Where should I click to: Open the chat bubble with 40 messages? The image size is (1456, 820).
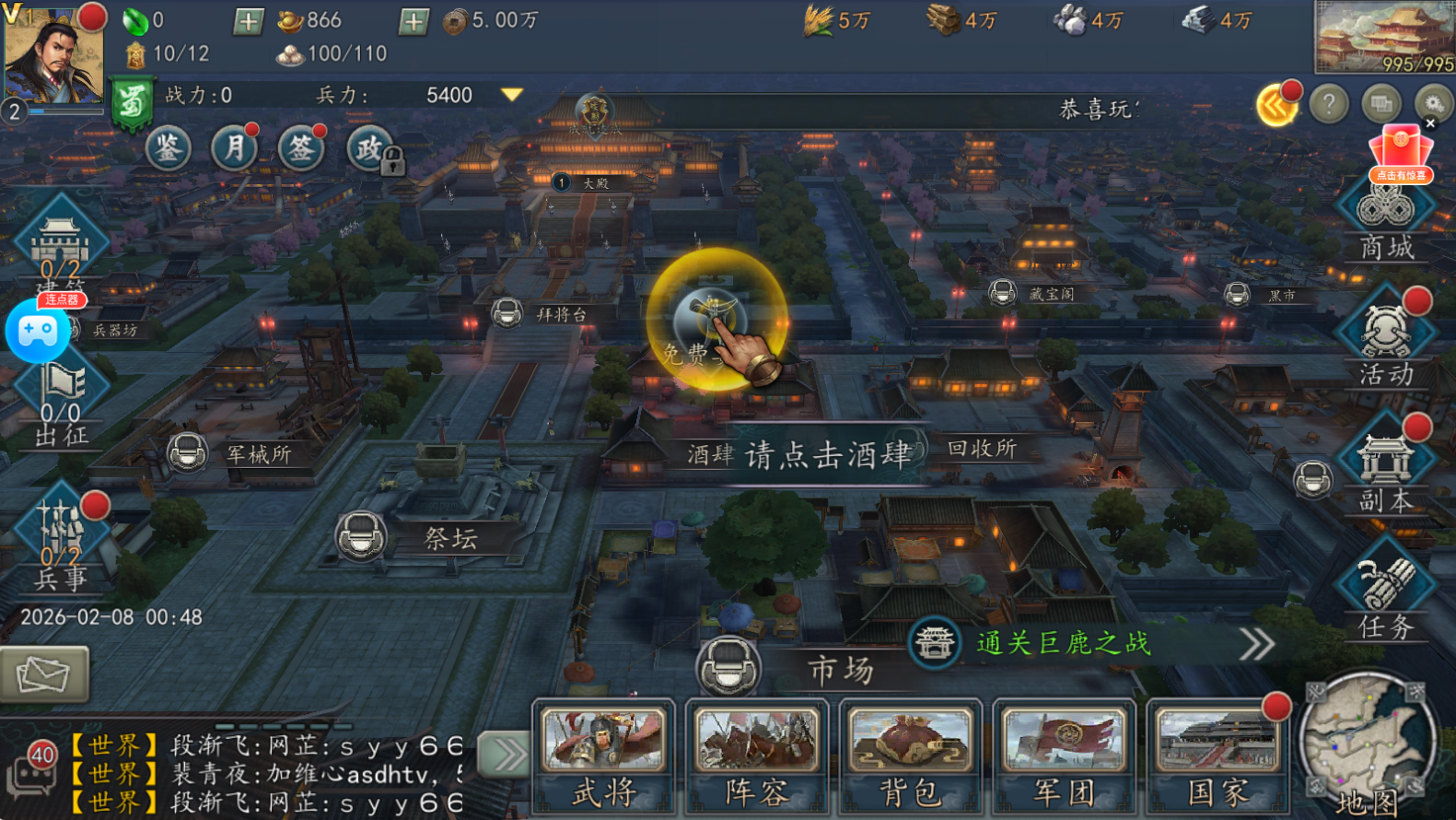click(x=31, y=772)
